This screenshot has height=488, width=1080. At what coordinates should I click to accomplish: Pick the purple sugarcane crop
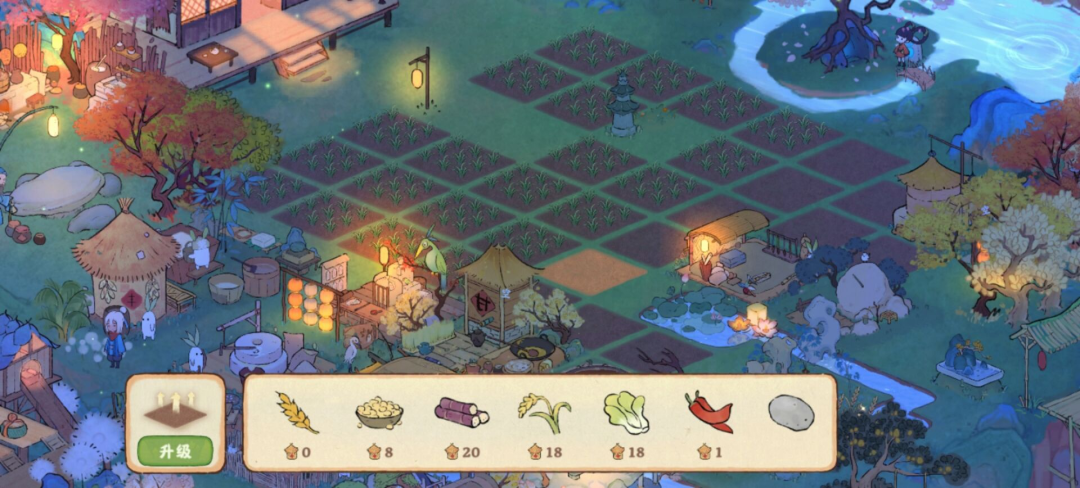click(x=461, y=412)
